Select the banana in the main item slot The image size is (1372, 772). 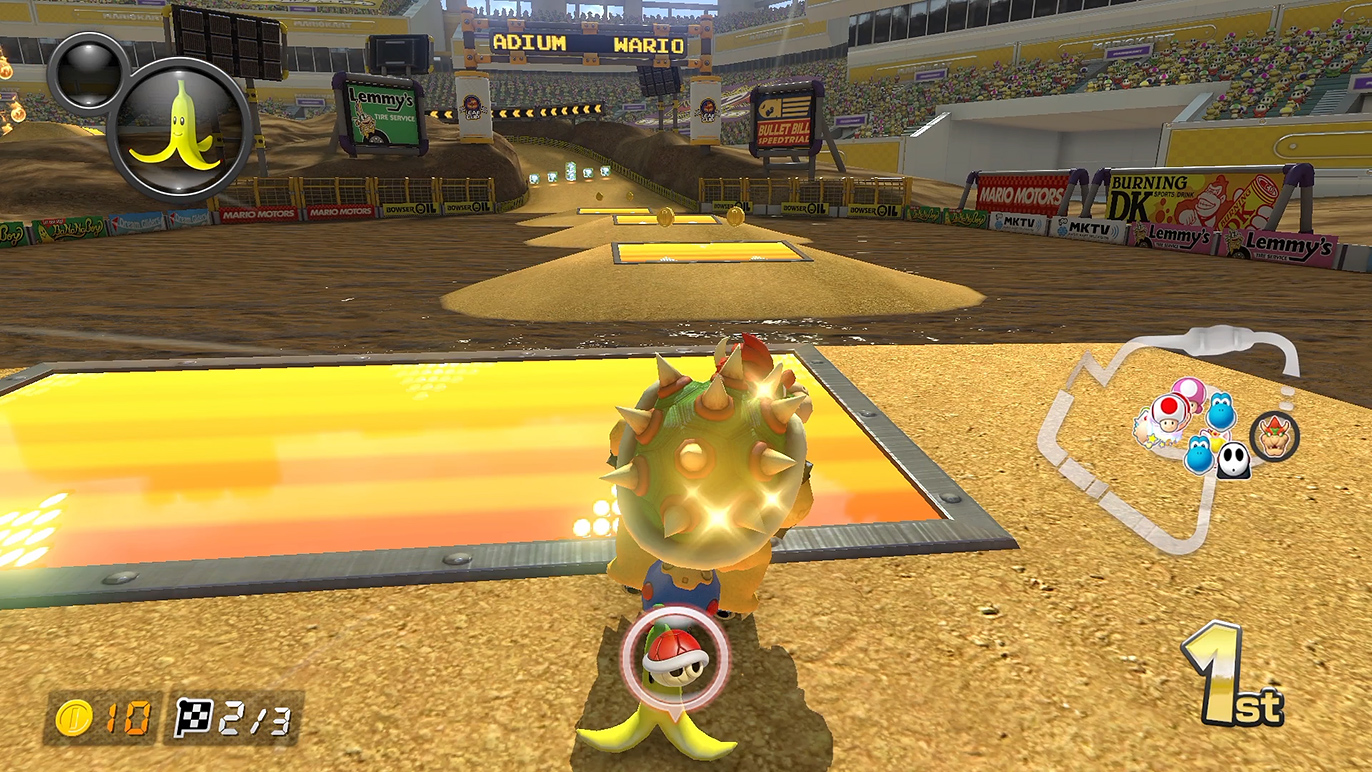coord(180,127)
